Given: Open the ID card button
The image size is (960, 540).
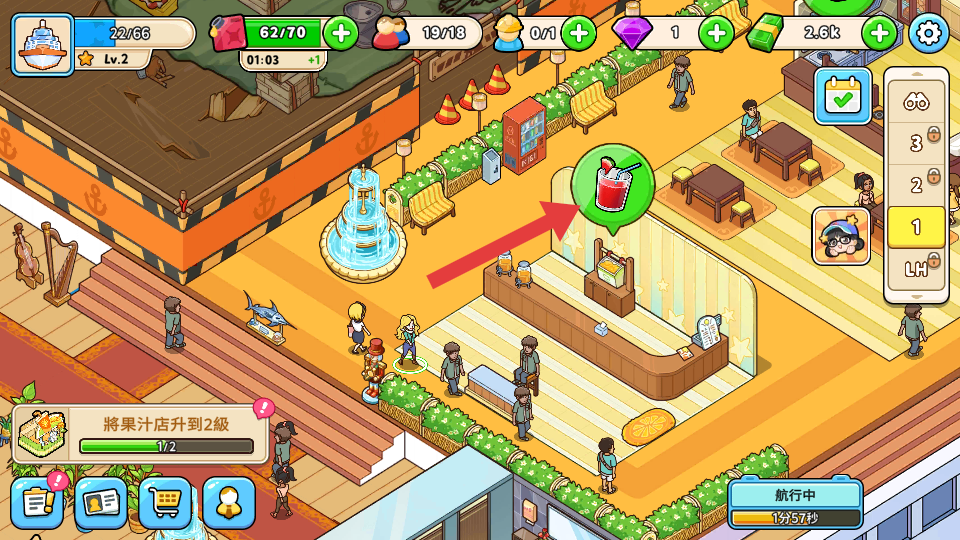Looking at the screenshot, I should pos(101,503).
